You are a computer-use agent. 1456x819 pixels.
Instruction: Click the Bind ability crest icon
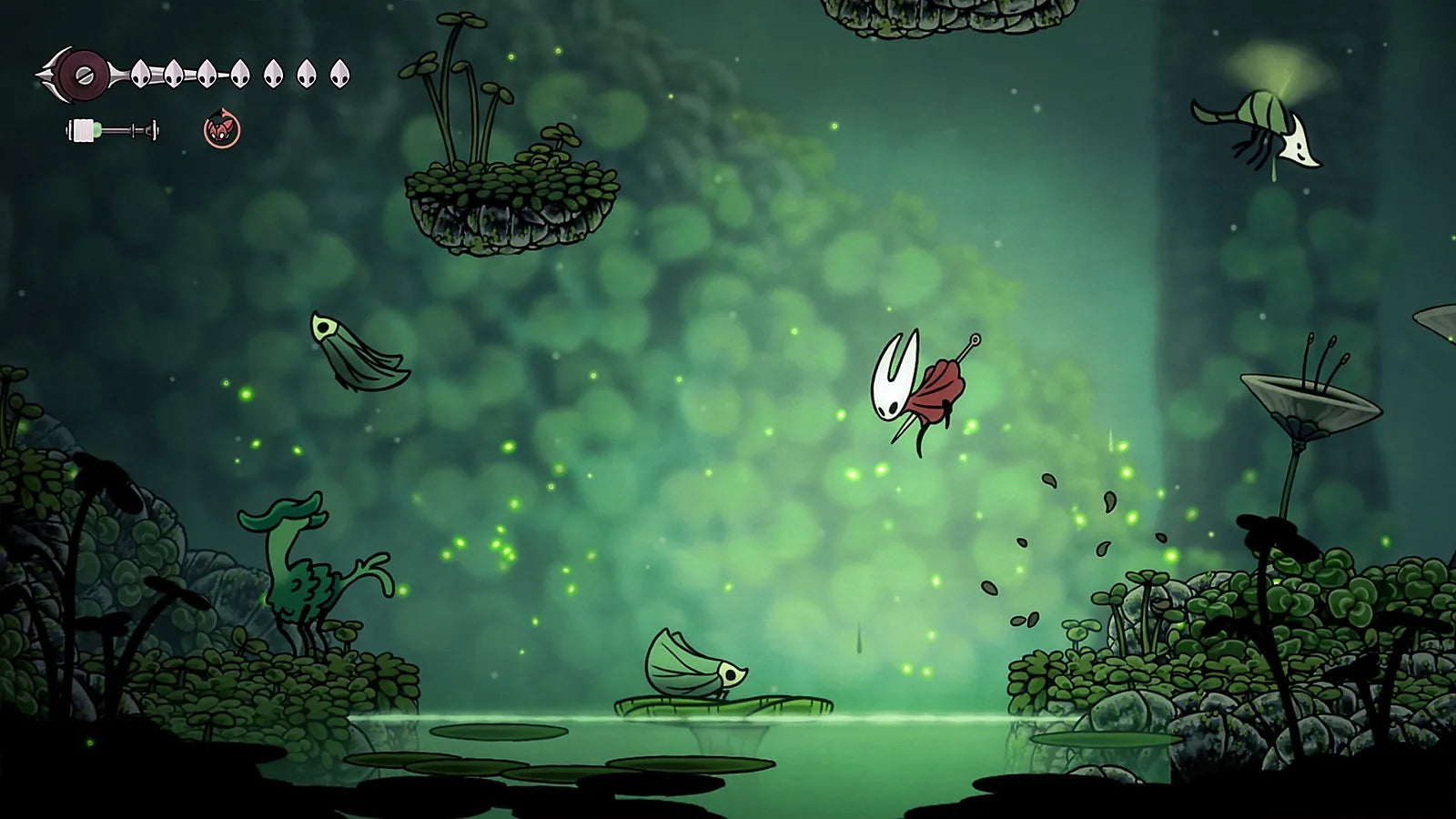tap(221, 132)
